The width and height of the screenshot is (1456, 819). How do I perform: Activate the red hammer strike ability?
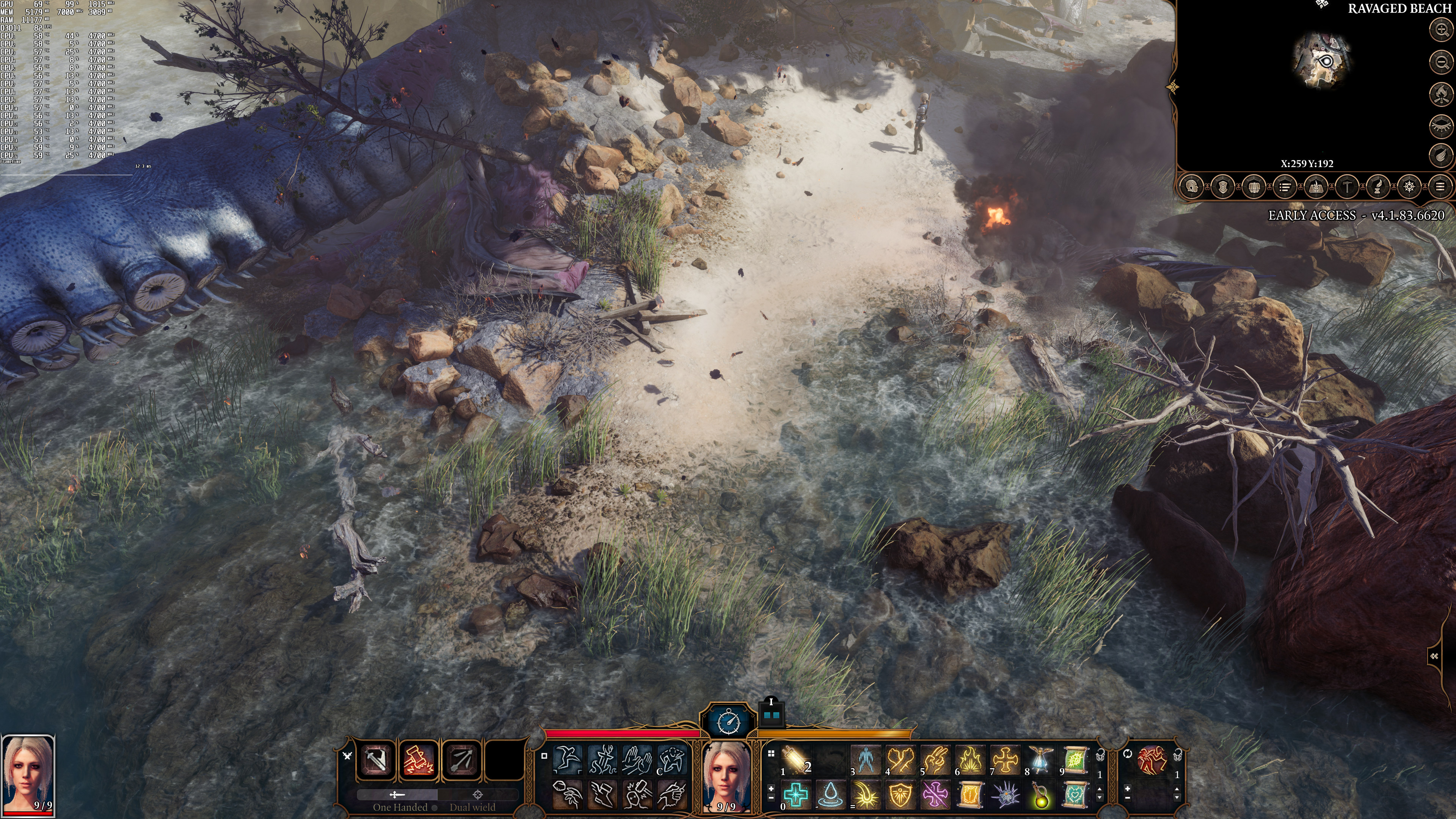pos(419,759)
